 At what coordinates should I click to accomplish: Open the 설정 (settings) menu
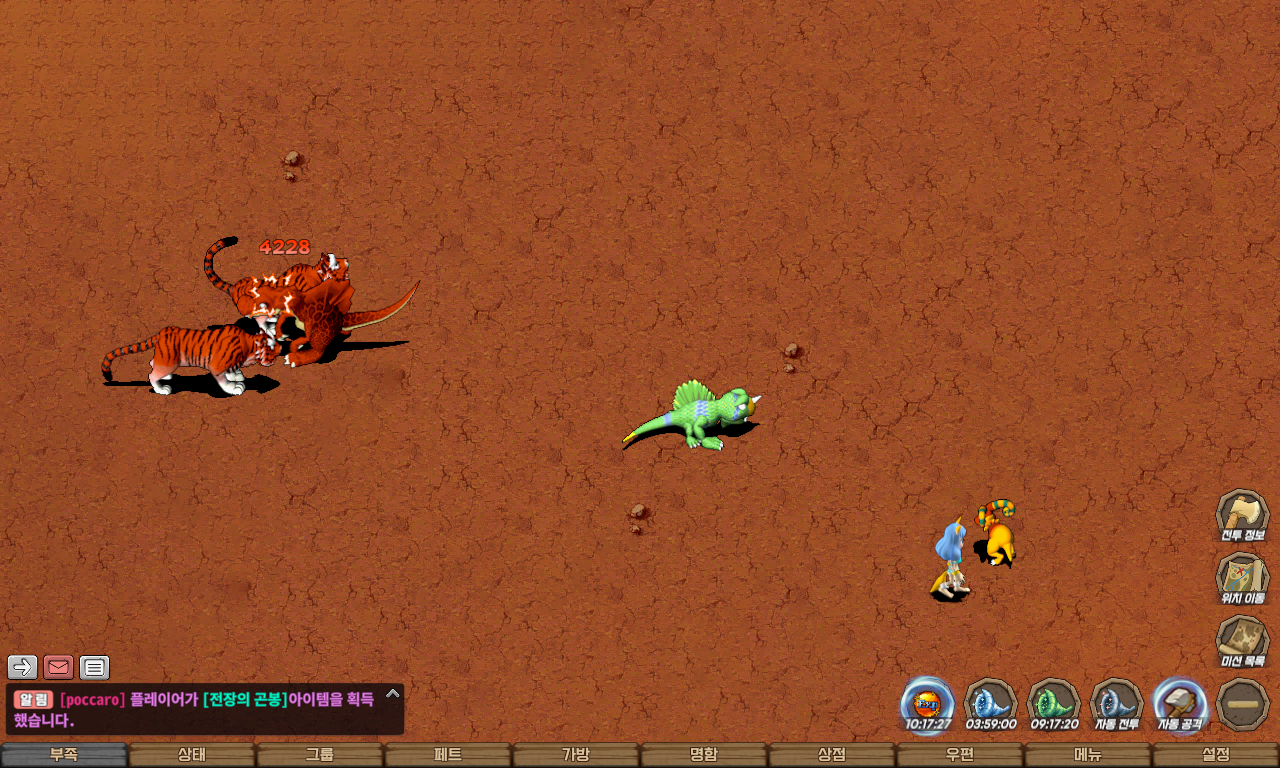[x=1216, y=755]
